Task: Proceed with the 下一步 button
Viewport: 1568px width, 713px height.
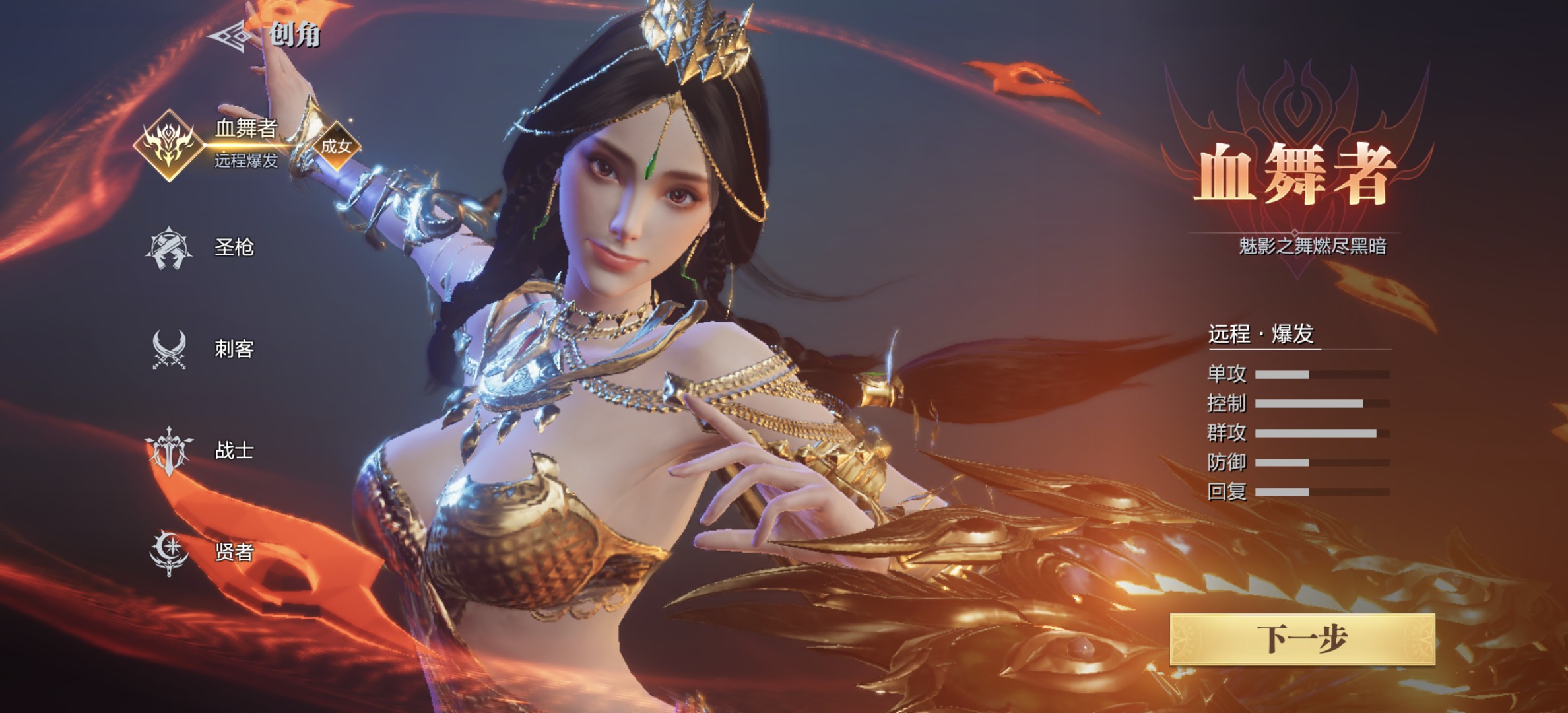Action: [1302, 638]
